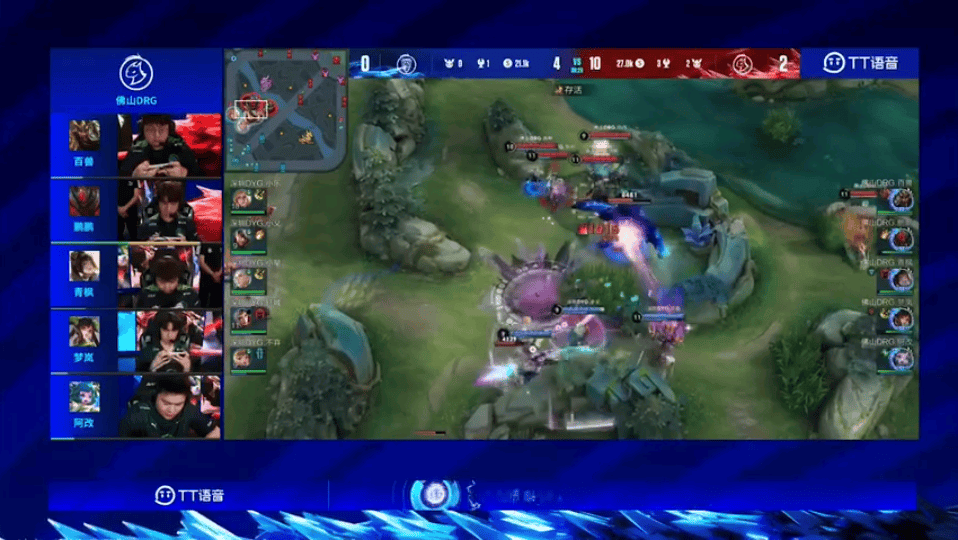
Task: Choose player 青枫's hero portrait
Action: (84, 266)
